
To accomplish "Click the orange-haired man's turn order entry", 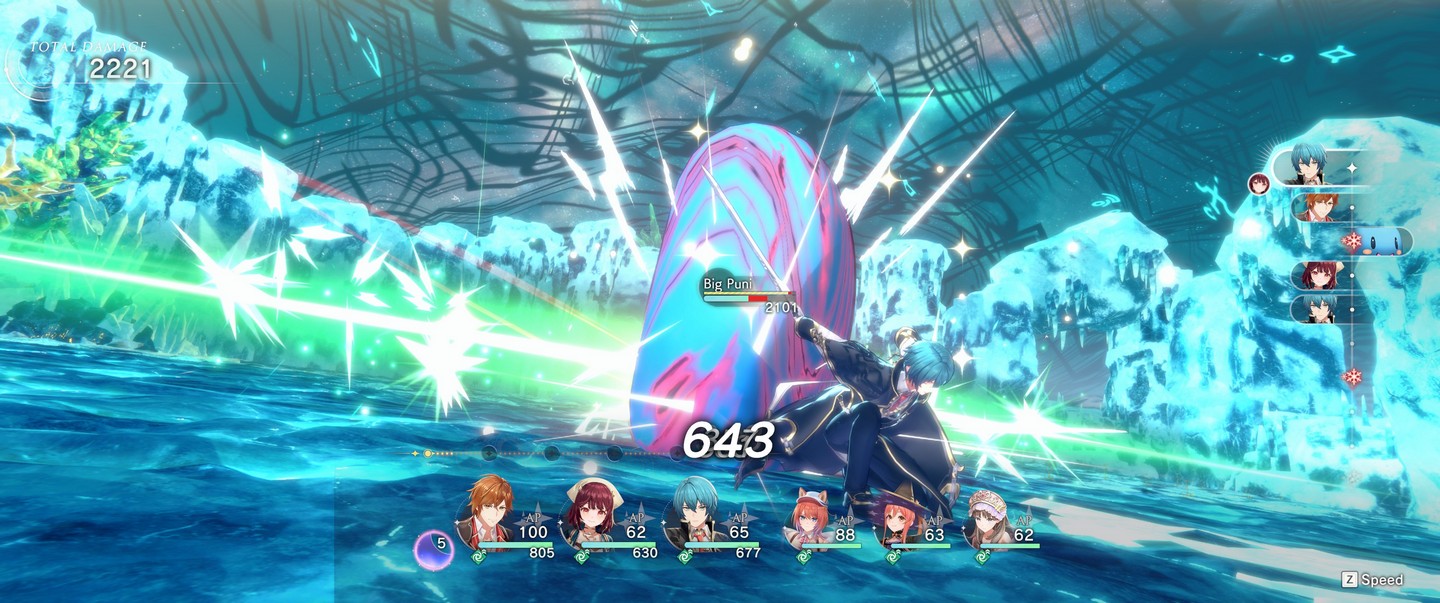I will [1318, 207].
